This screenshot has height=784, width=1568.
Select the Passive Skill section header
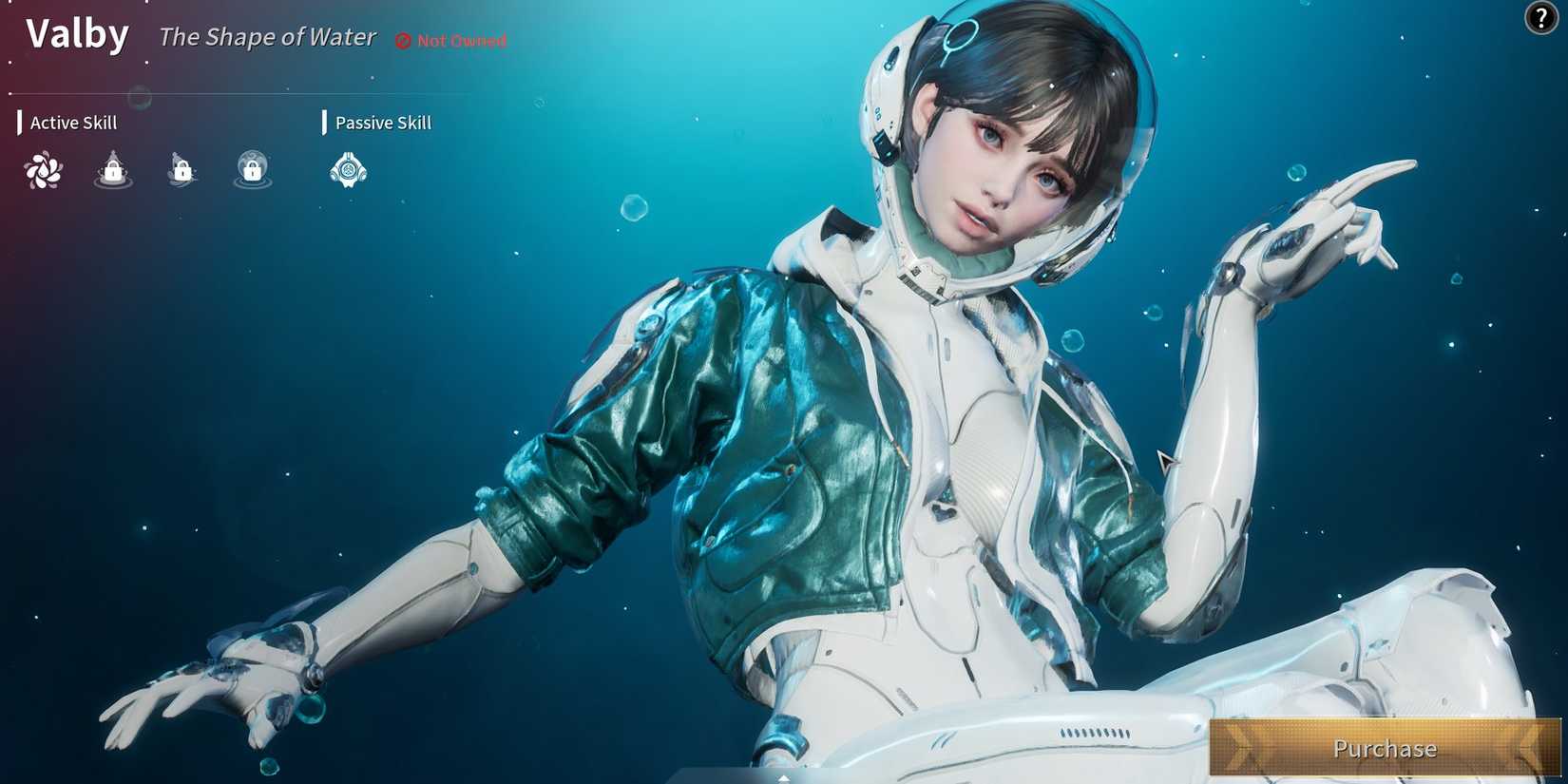382,123
